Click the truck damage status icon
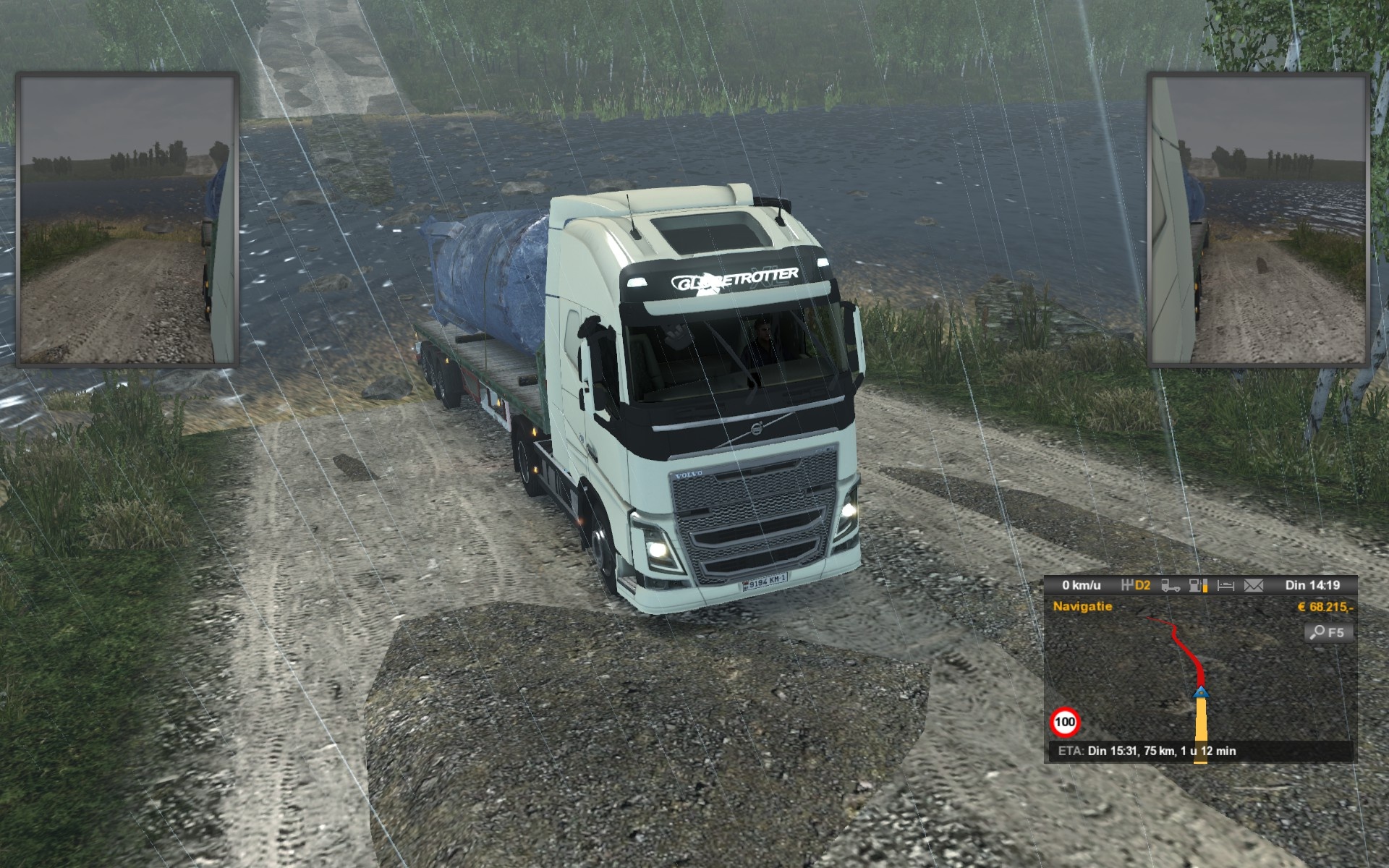The width and height of the screenshot is (1389, 868). pyautogui.click(x=1171, y=585)
